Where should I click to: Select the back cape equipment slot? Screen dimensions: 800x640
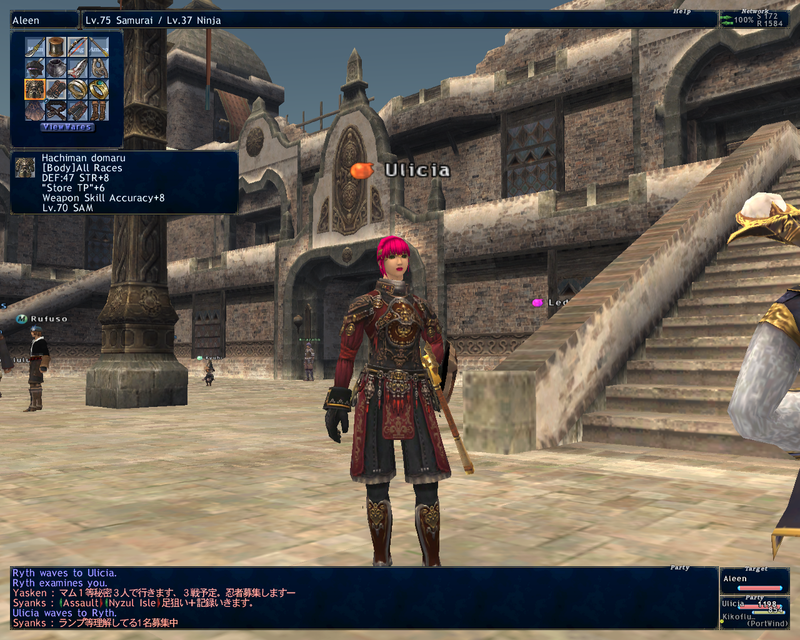point(34,109)
